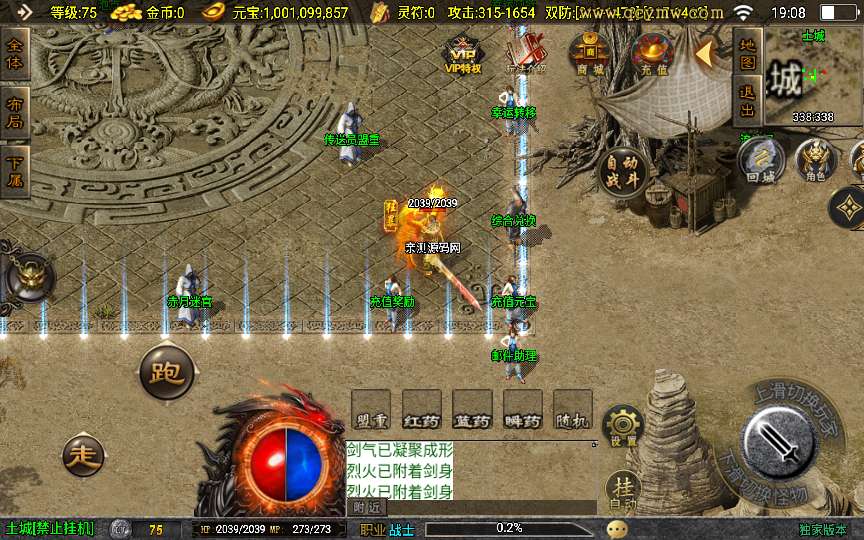Open the 角色 character sheet
Viewport: 864px width, 540px height.
tap(815, 160)
